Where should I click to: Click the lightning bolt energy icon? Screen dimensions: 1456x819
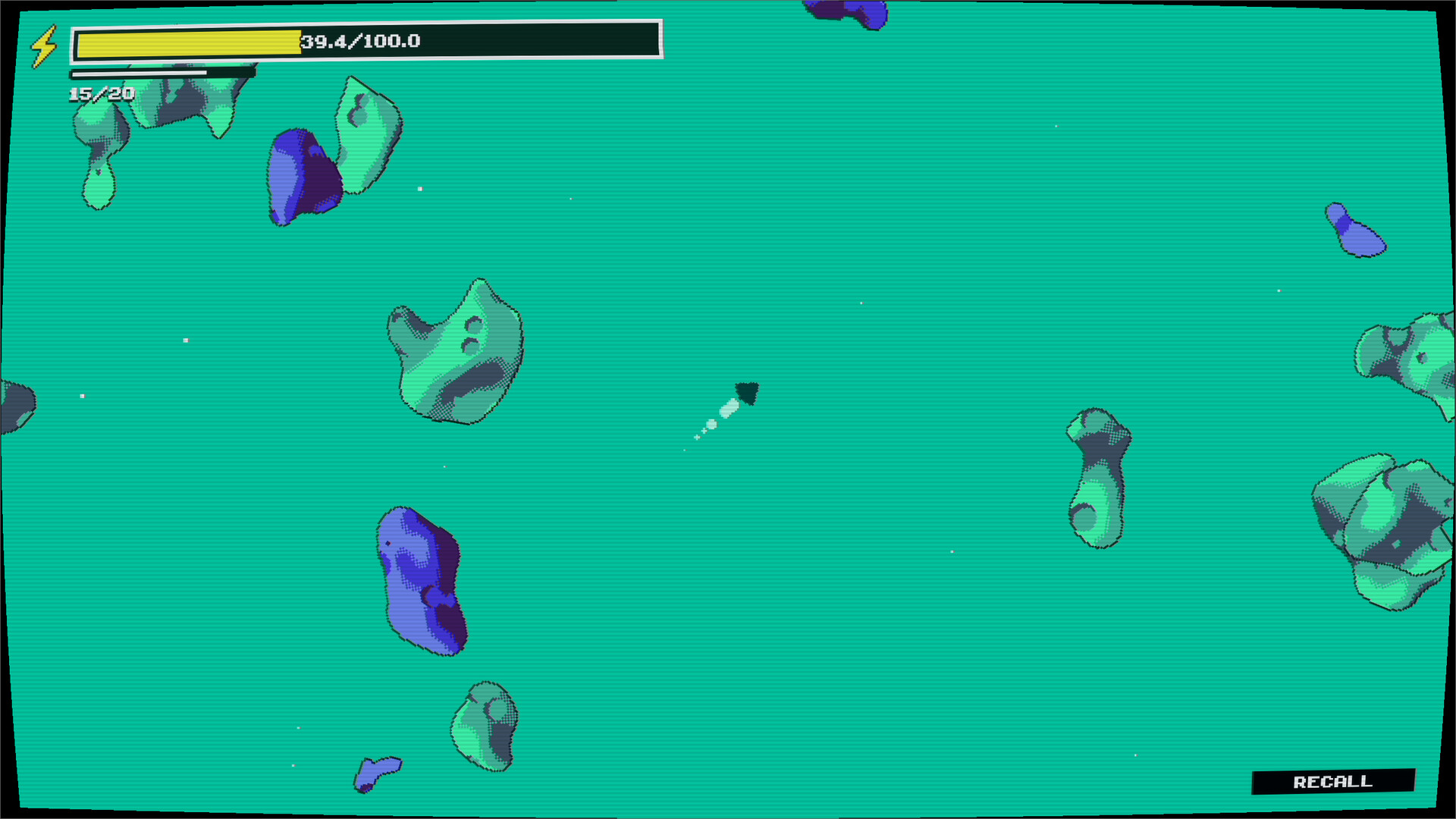tap(43, 45)
